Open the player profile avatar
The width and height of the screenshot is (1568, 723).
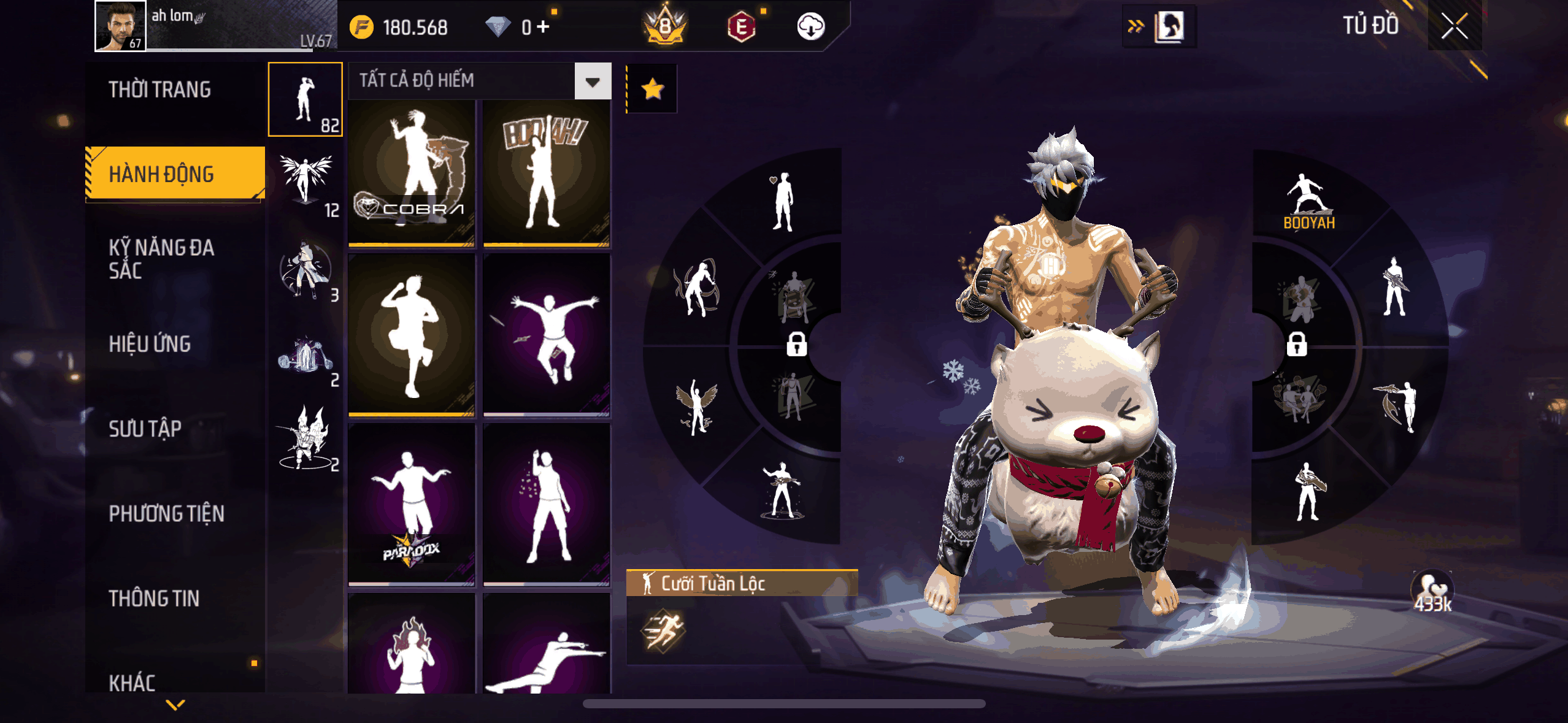tap(121, 26)
